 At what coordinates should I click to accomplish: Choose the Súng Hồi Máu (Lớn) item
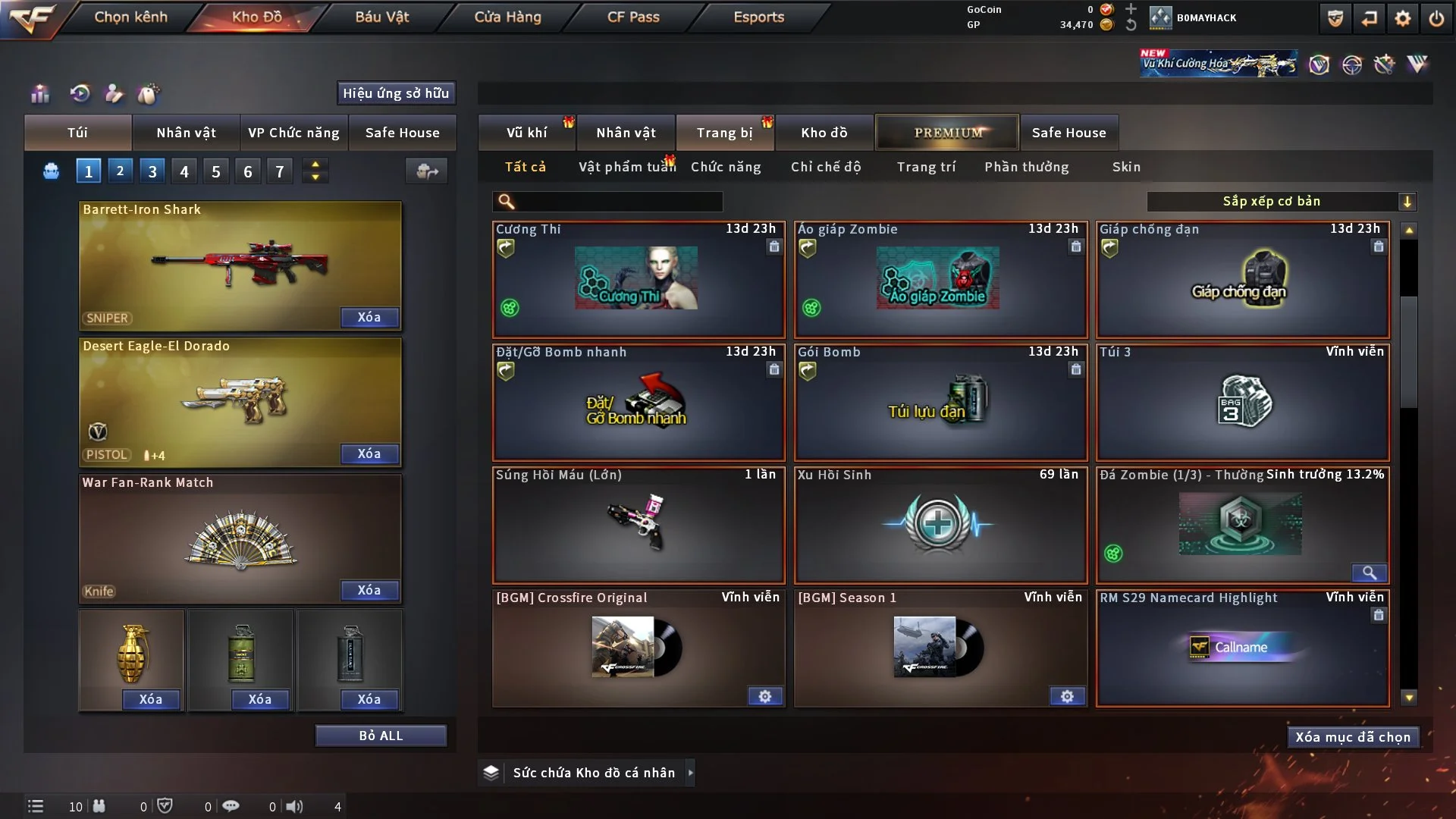point(638,525)
